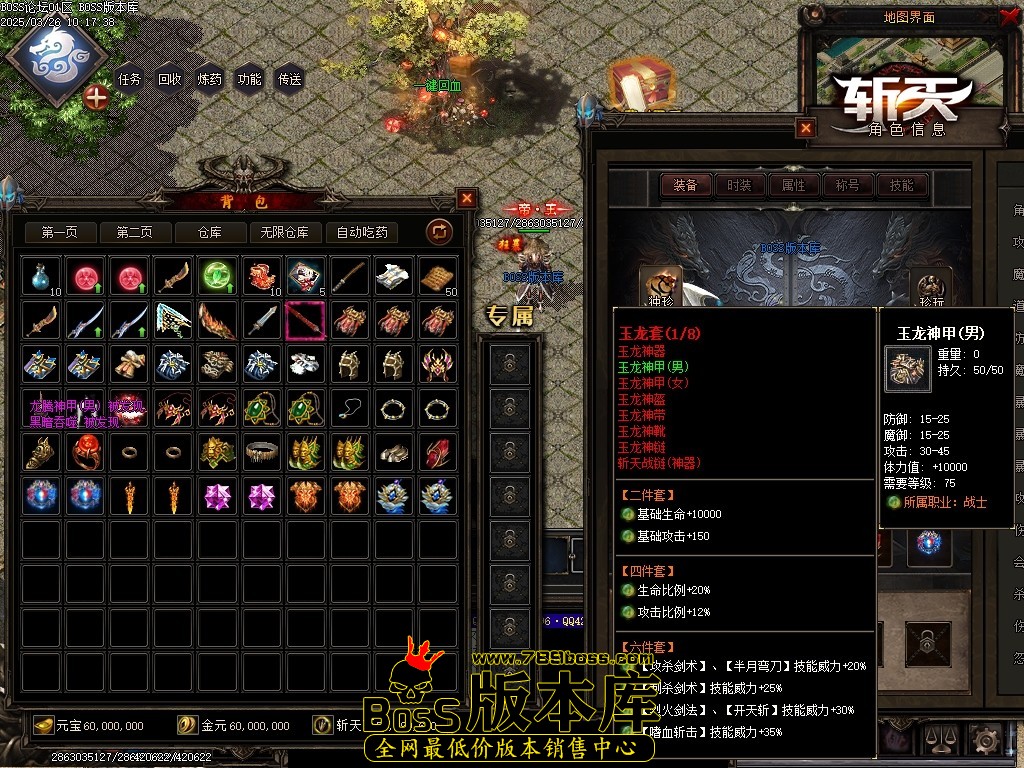
Task: Open the 属性 attributes tab
Action: 793,185
